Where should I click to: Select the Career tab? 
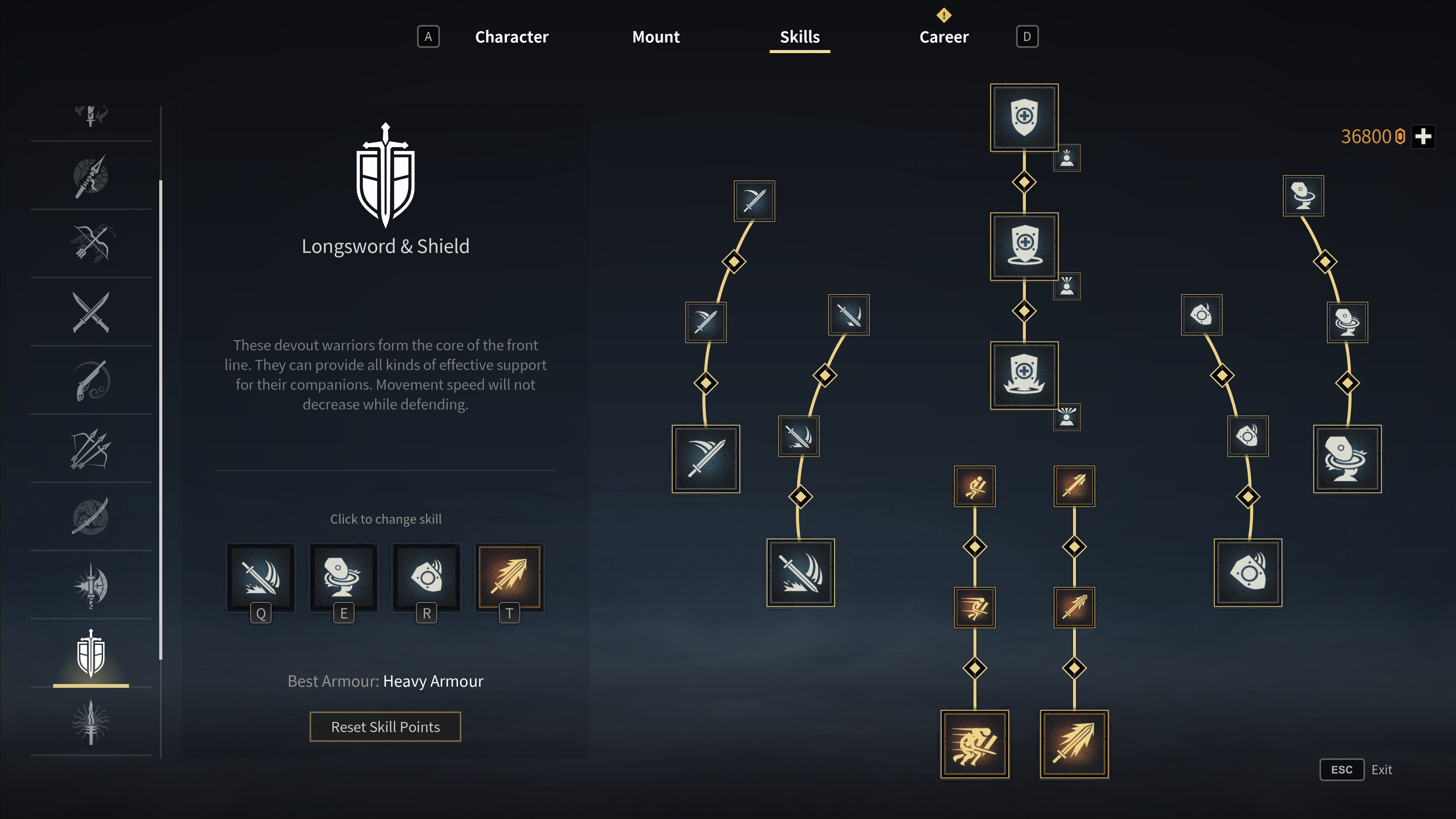point(943,37)
